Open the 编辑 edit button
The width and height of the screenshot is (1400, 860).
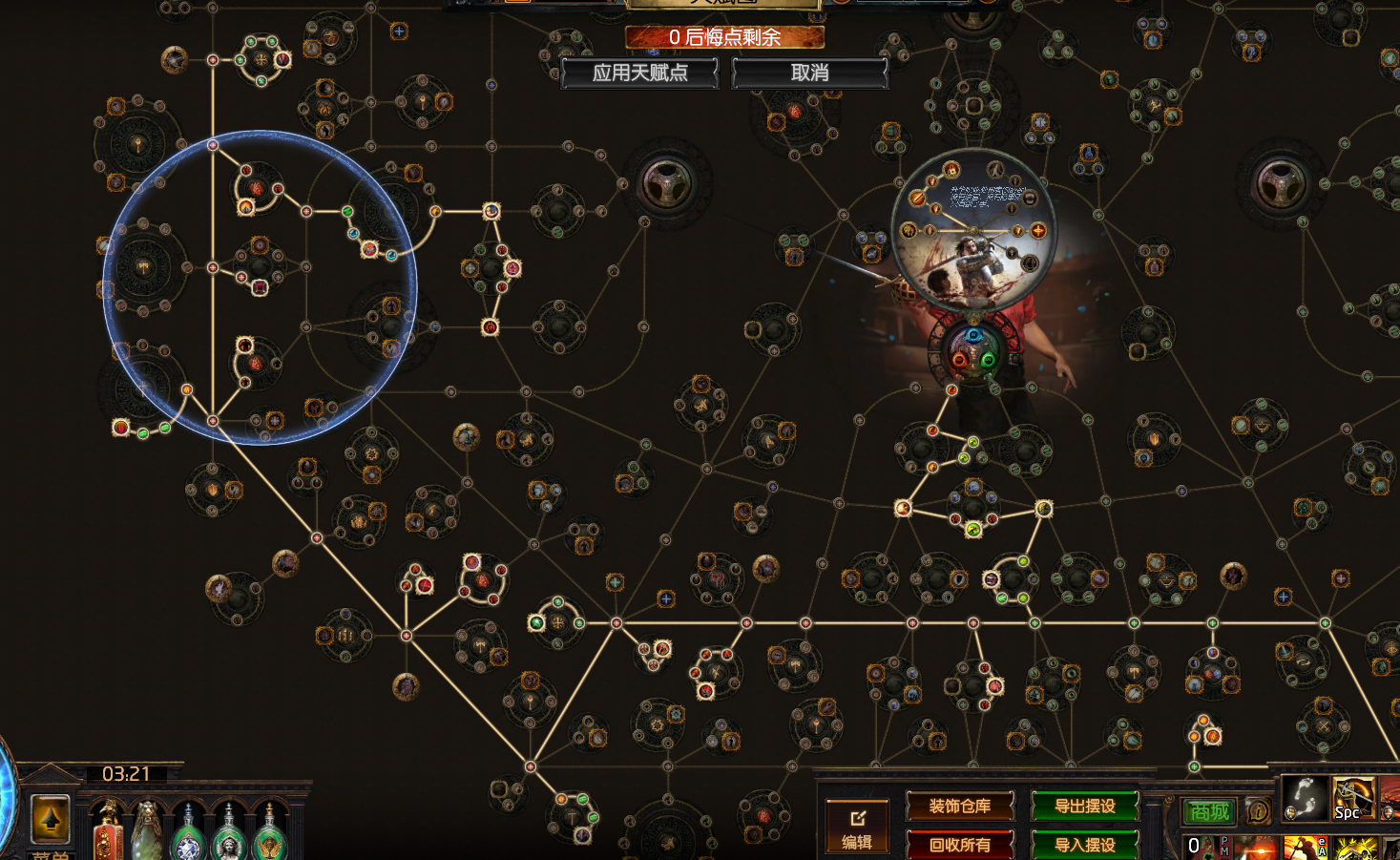point(856,827)
